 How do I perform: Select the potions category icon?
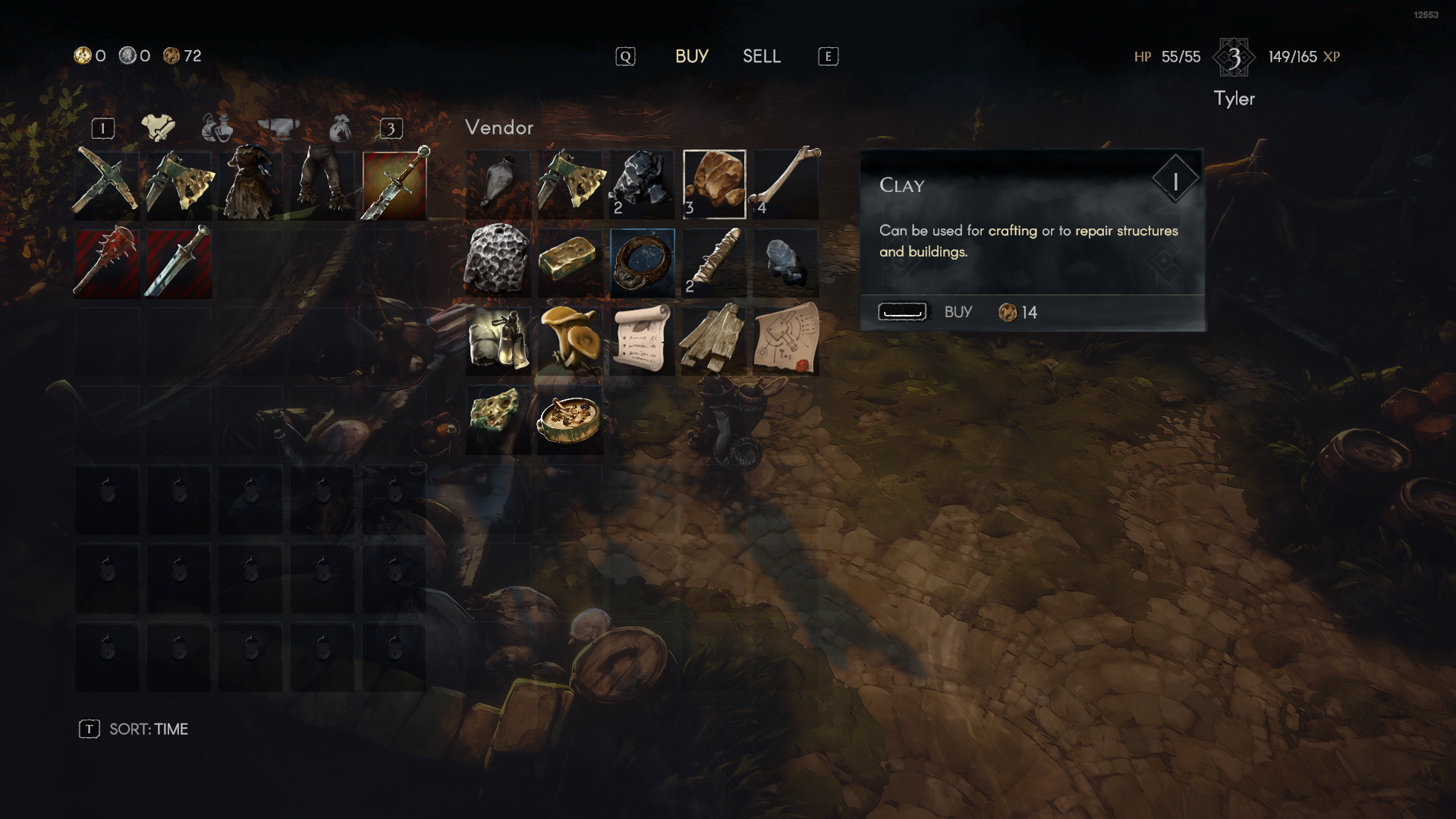[215, 128]
